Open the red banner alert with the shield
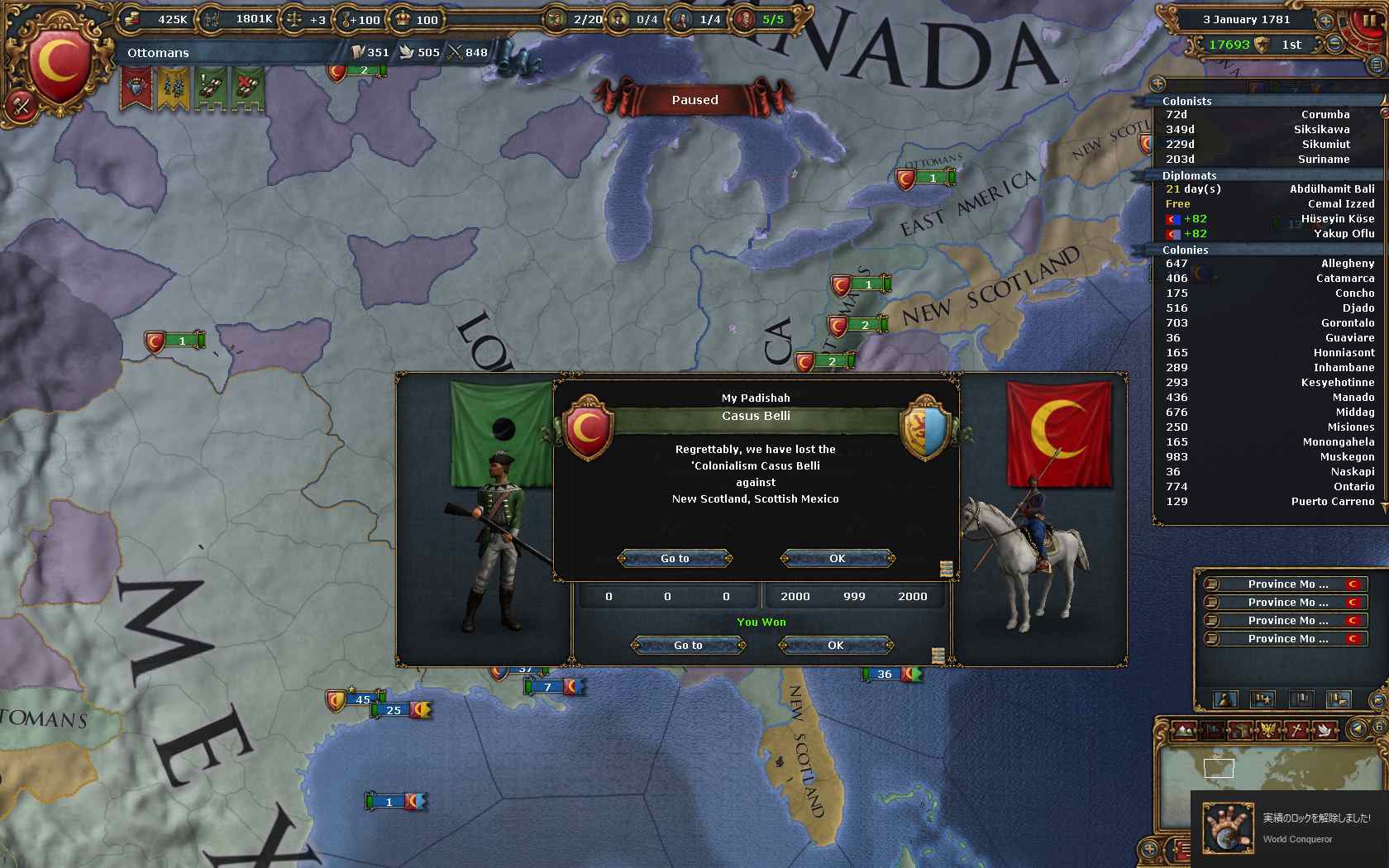 [136, 88]
